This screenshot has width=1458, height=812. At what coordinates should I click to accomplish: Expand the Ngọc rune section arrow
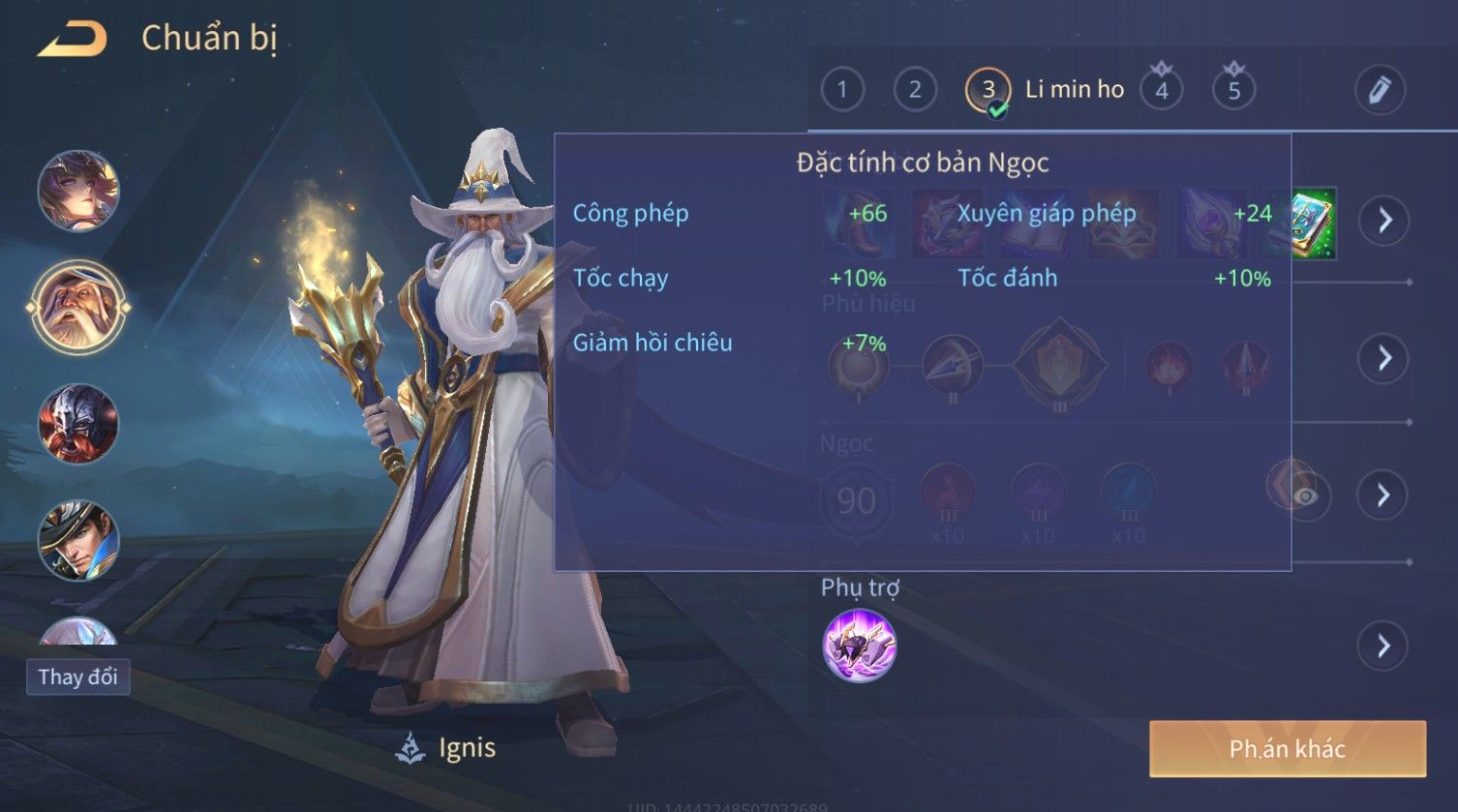point(1384,496)
